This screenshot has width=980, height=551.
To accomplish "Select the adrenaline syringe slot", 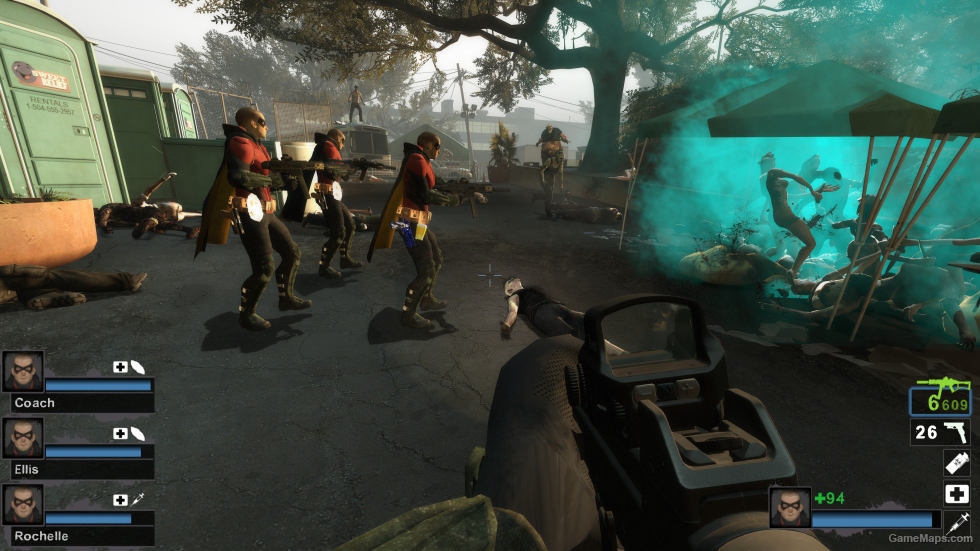I will coord(957,522).
